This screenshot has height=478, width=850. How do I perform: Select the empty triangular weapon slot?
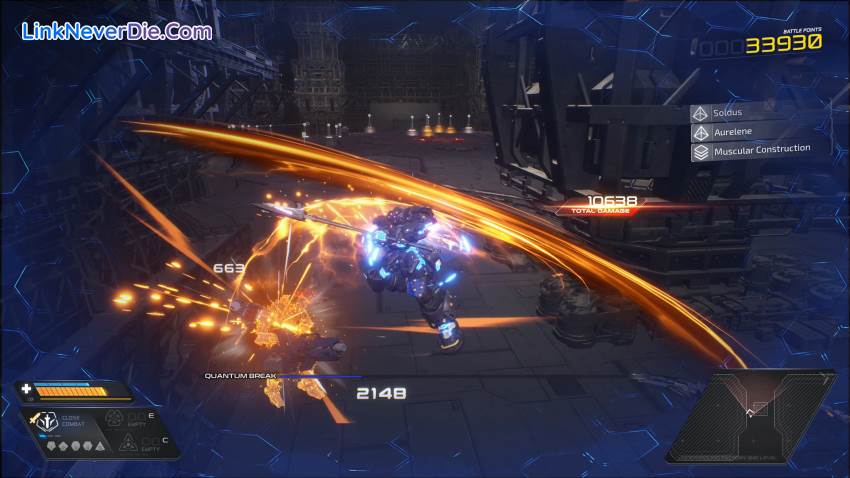click(x=127, y=443)
